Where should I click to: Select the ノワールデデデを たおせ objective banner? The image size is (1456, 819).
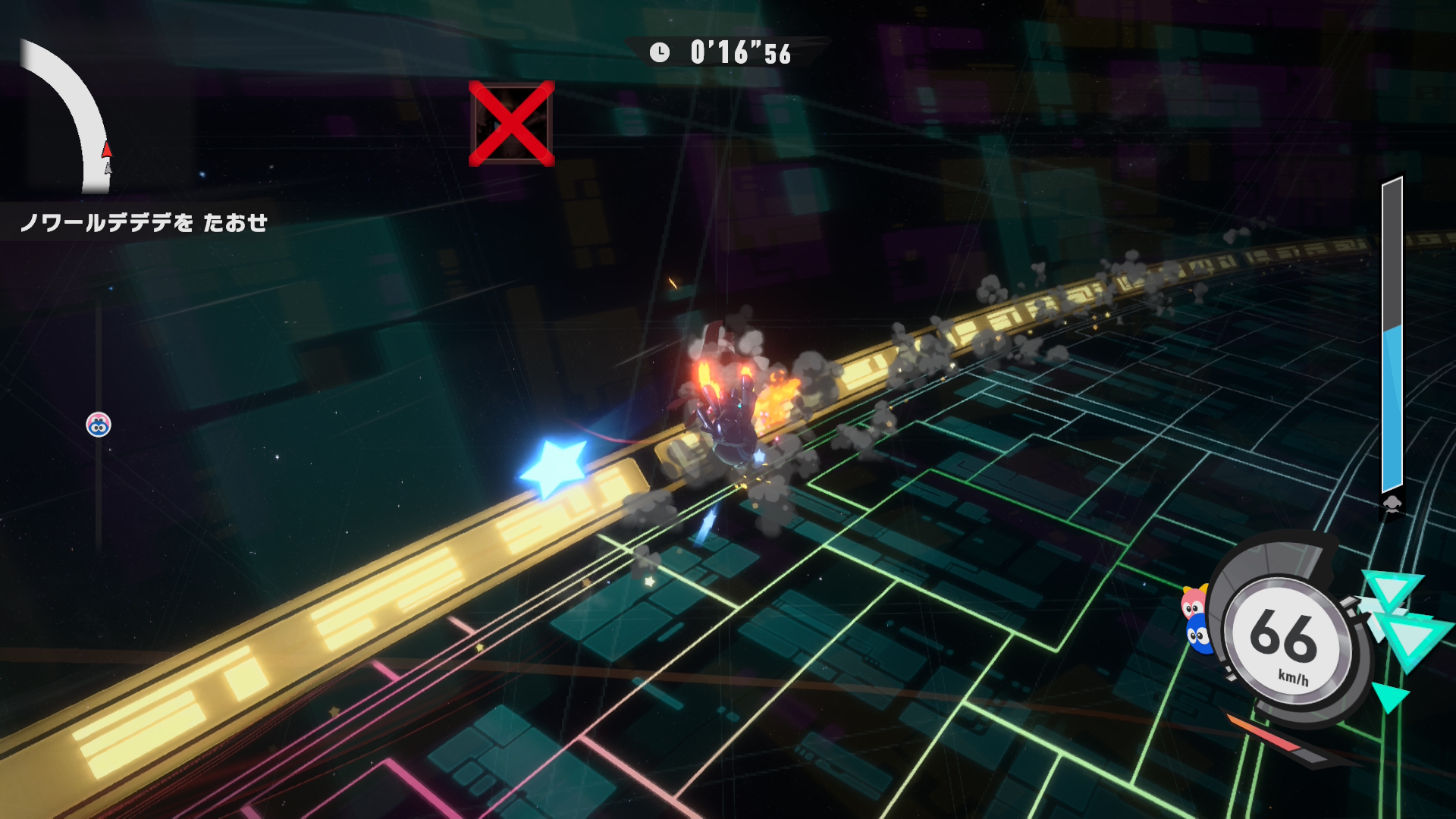pos(144,222)
